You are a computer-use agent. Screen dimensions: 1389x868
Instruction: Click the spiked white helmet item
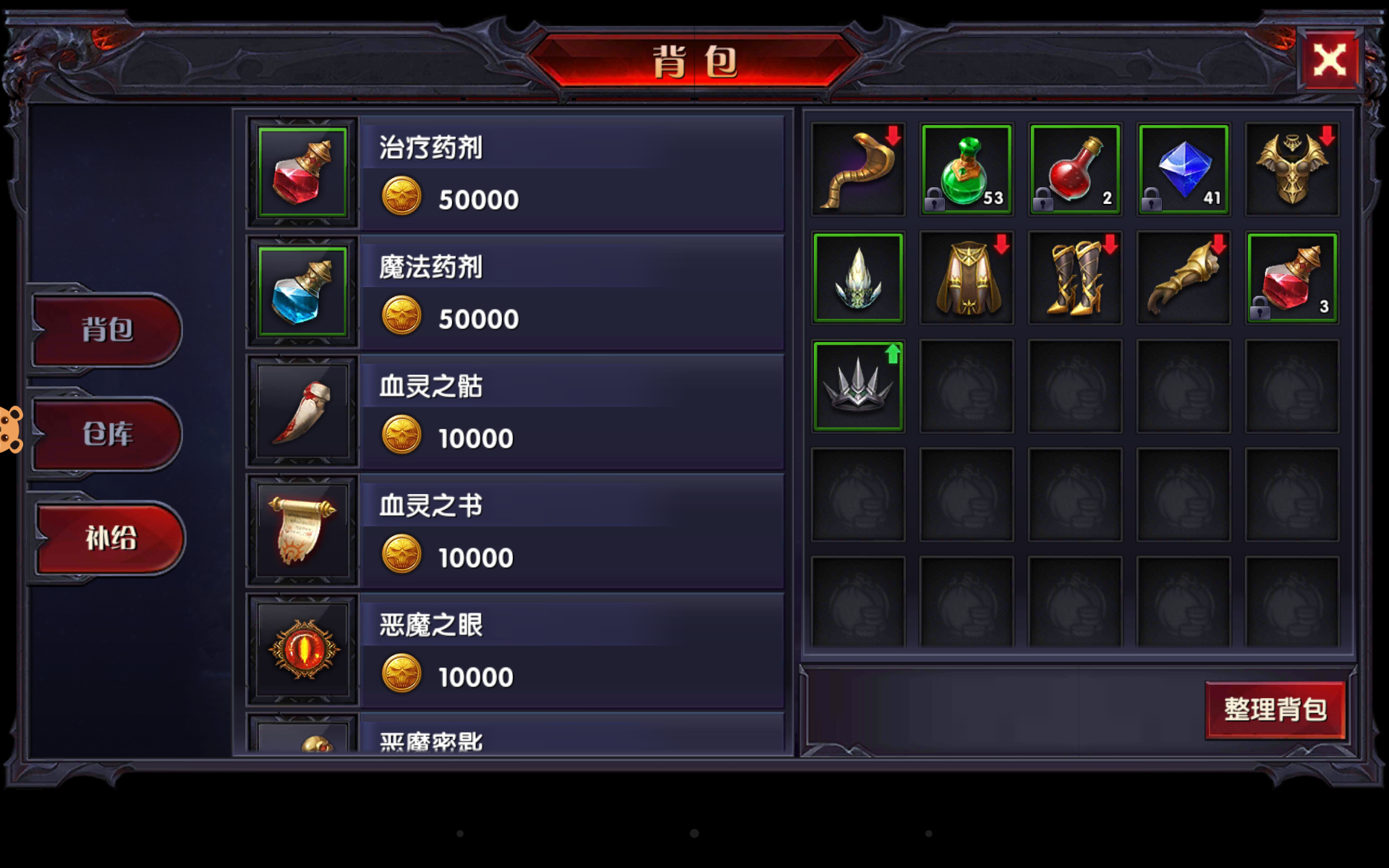pos(858,278)
